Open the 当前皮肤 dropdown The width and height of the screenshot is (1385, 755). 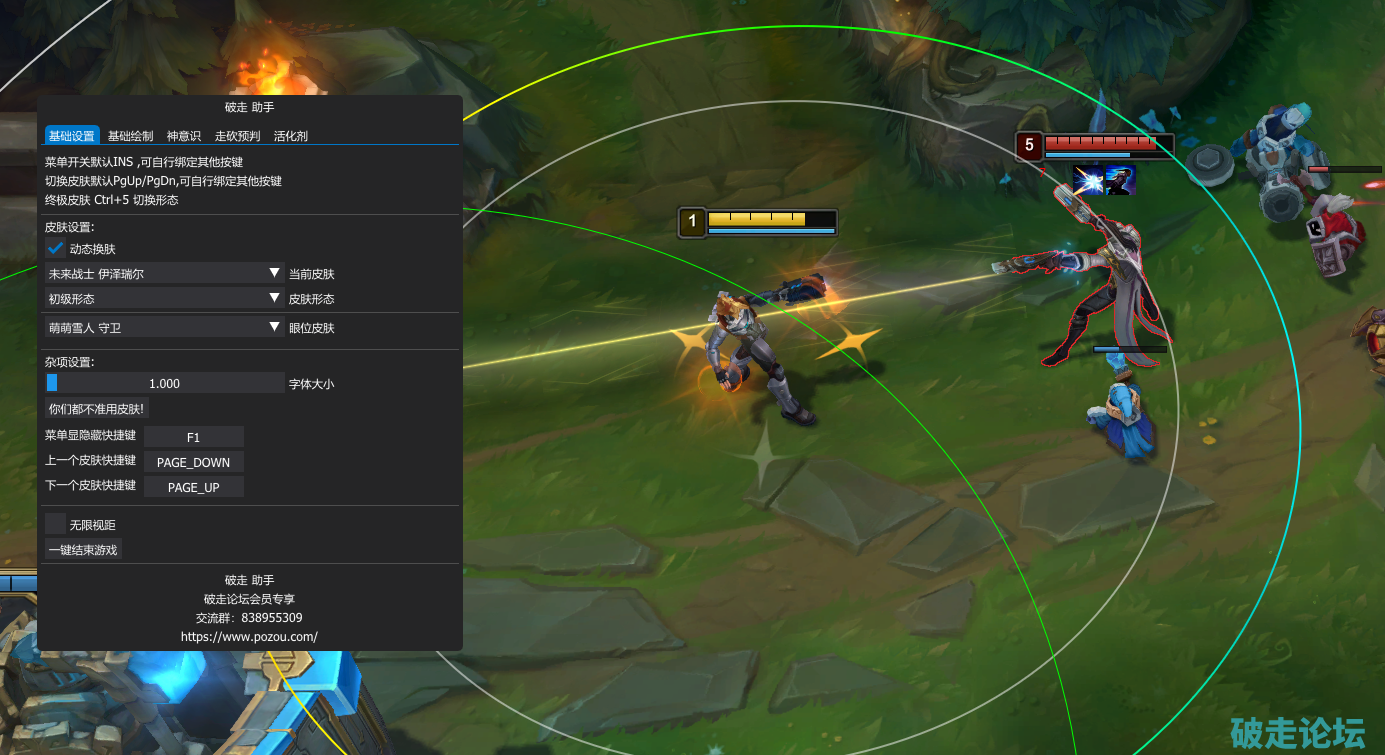(165, 273)
